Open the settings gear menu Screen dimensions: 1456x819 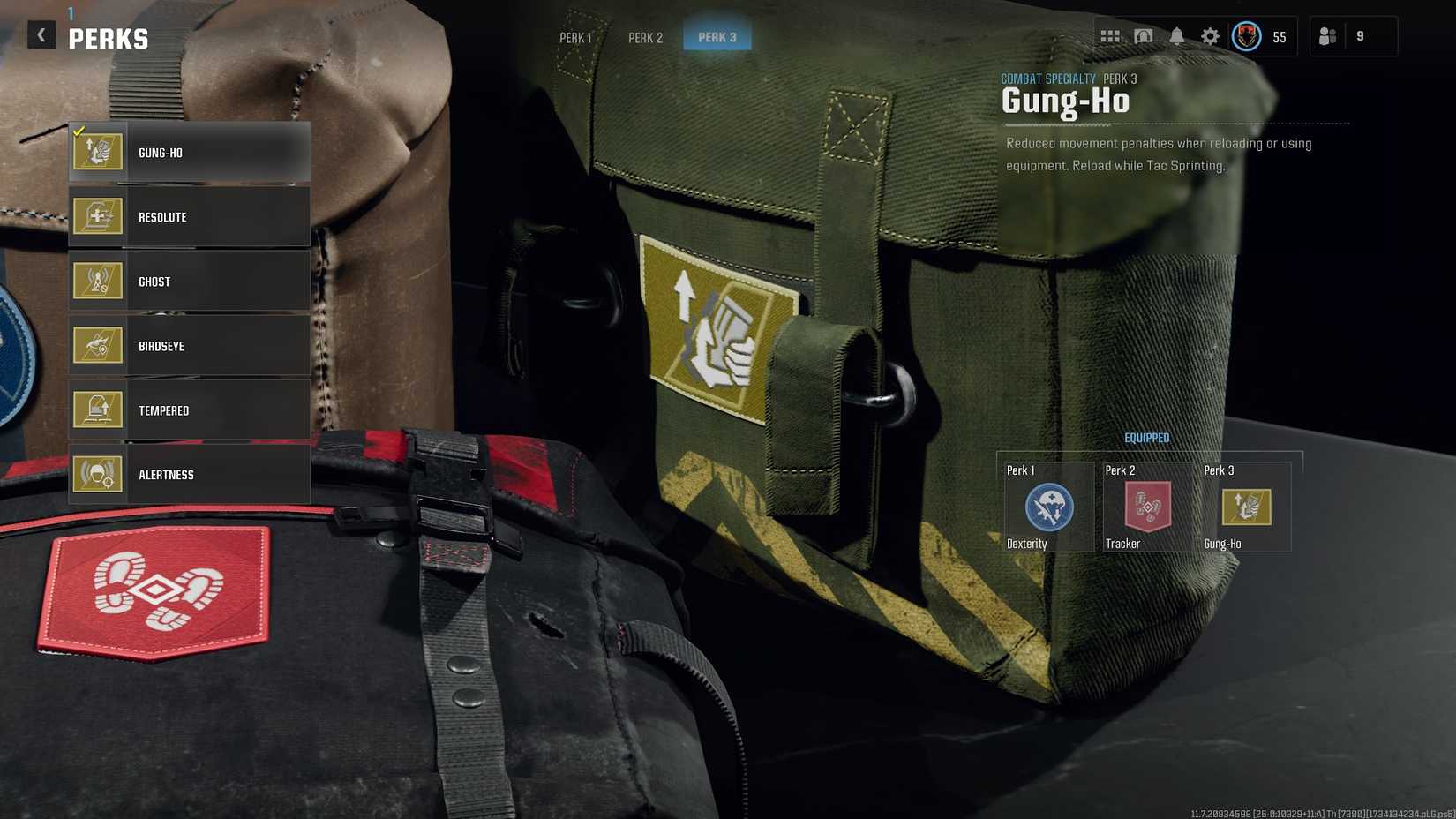coord(1209,36)
